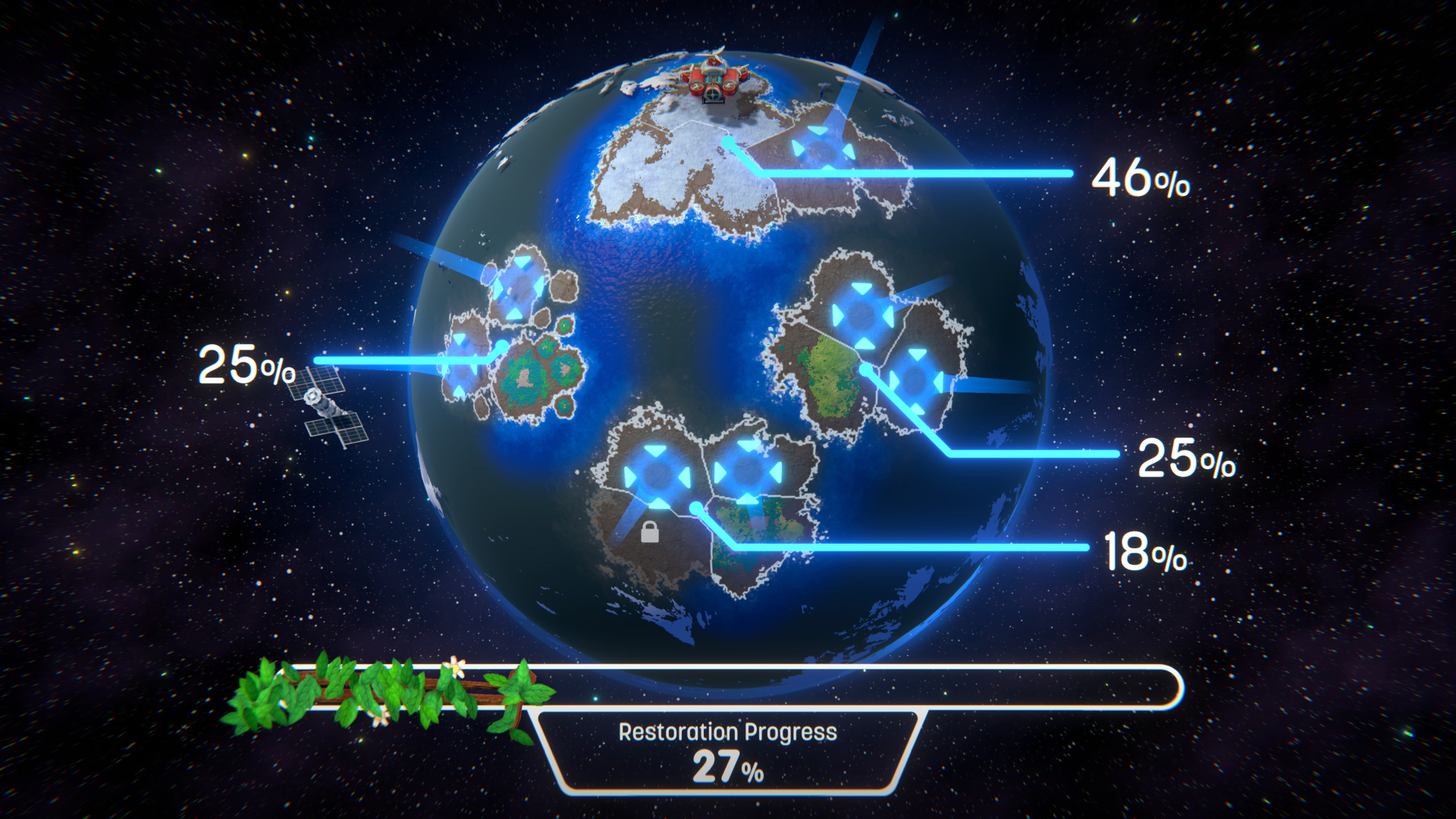Viewport: 1456px width, 819px height.
Task: Click the padlock on the locked region
Action: click(650, 532)
